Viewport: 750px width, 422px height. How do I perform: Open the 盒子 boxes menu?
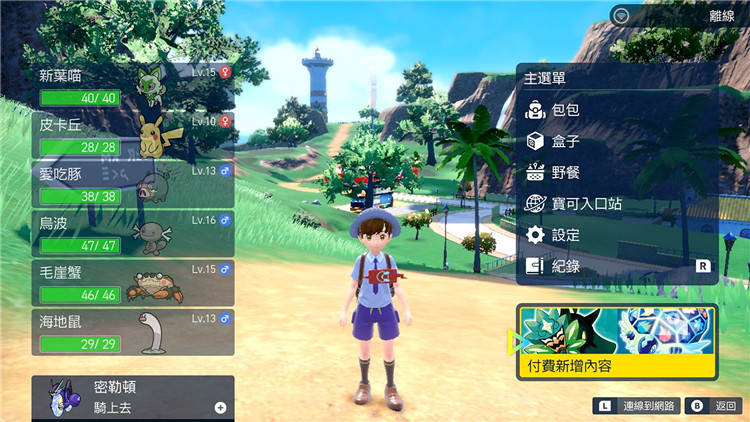click(x=566, y=141)
